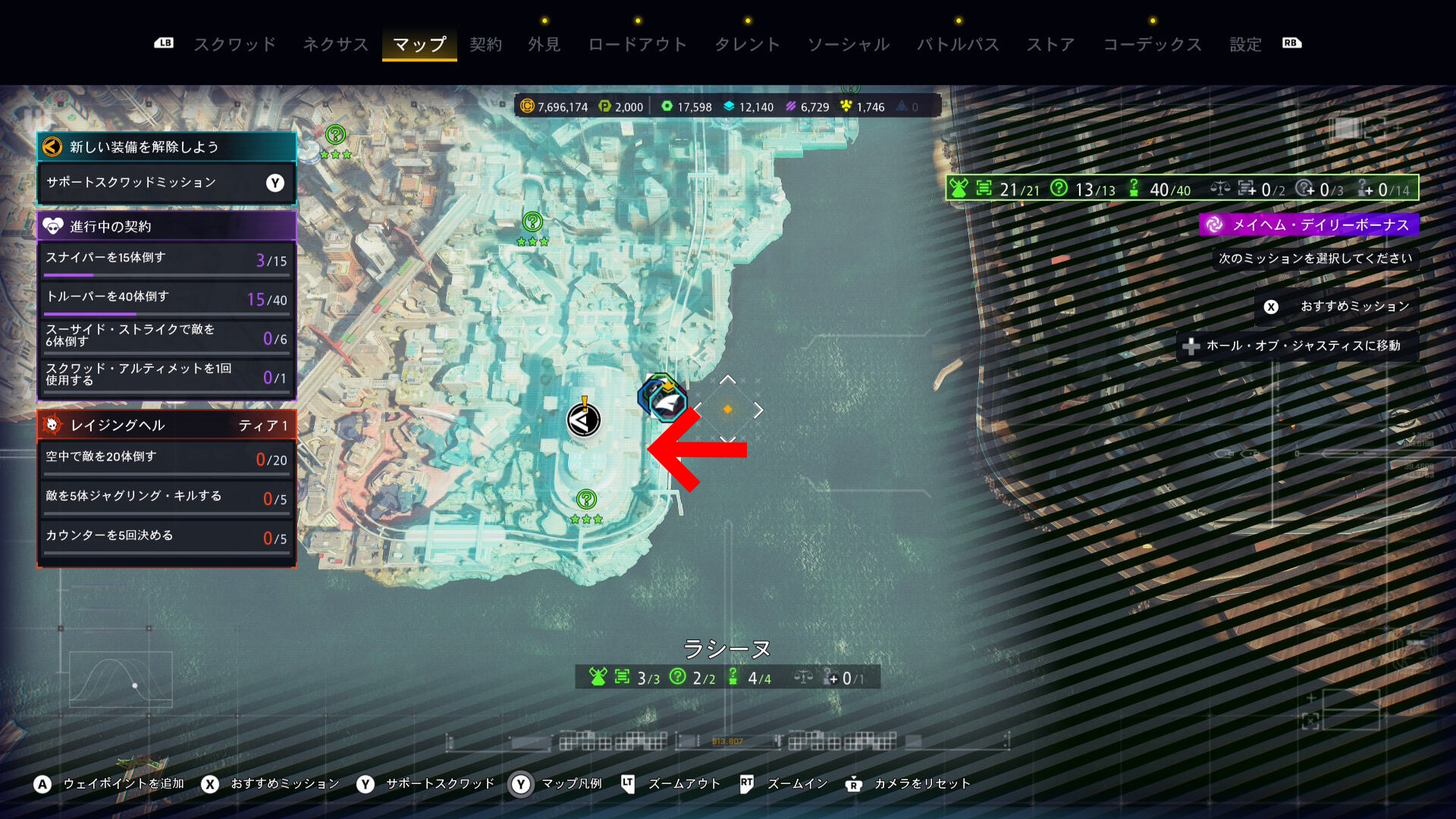The width and height of the screenshot is (1456, 819).
Task: Open the 進行中の契約 panel header
Action: pyautogui.click(x=166, y=226)
